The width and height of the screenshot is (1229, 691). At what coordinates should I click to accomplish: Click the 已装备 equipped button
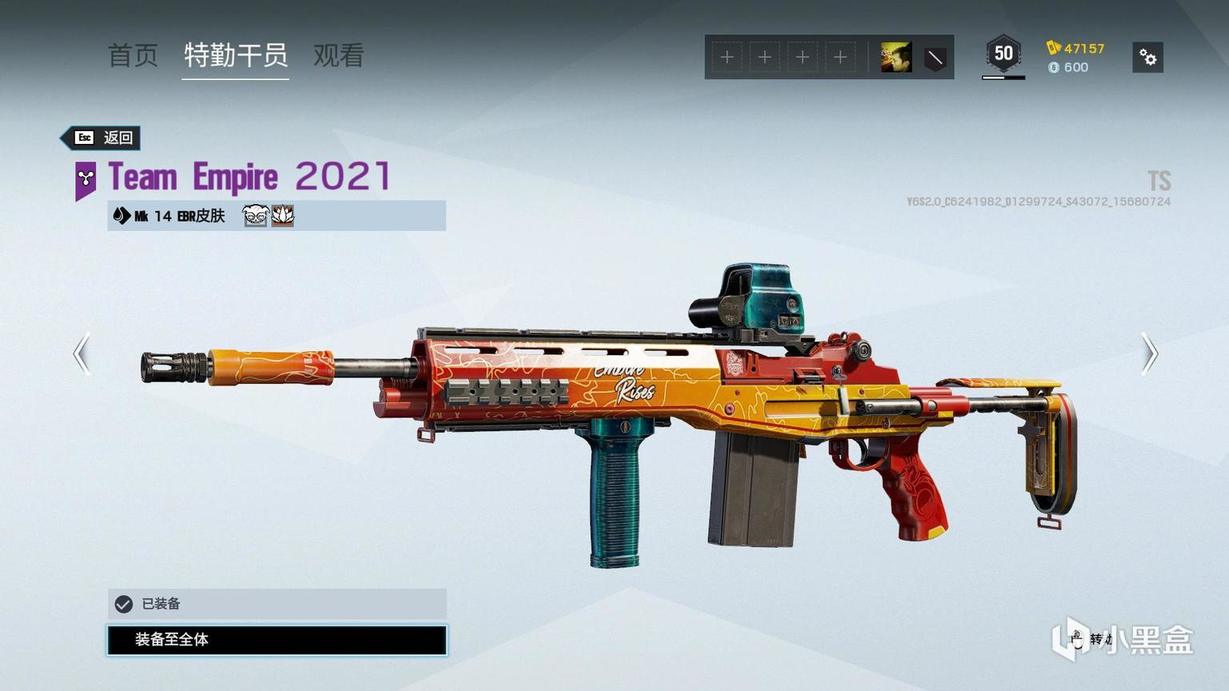pos(276,604)
